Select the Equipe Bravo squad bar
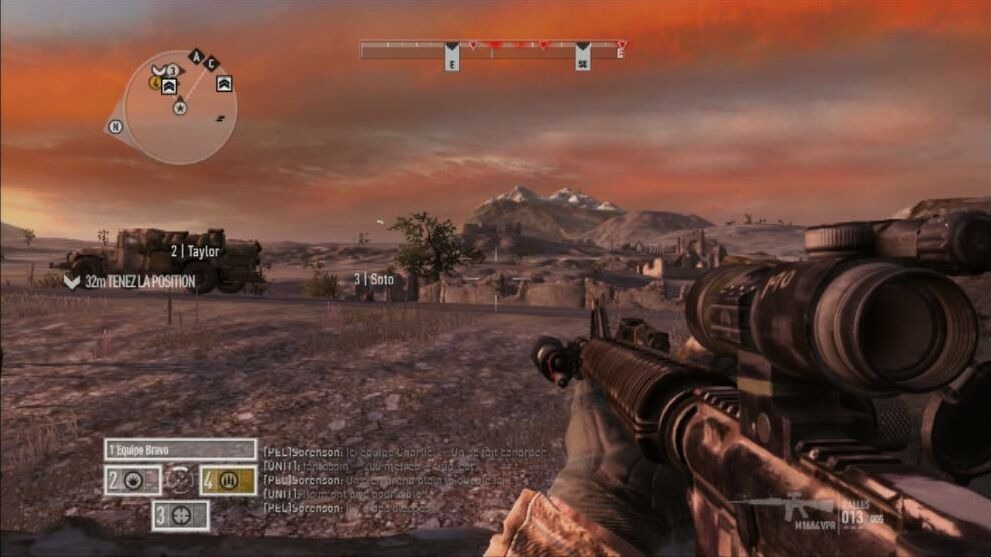Viewport: 991px width, 557px height. click(x=180, y=450)
